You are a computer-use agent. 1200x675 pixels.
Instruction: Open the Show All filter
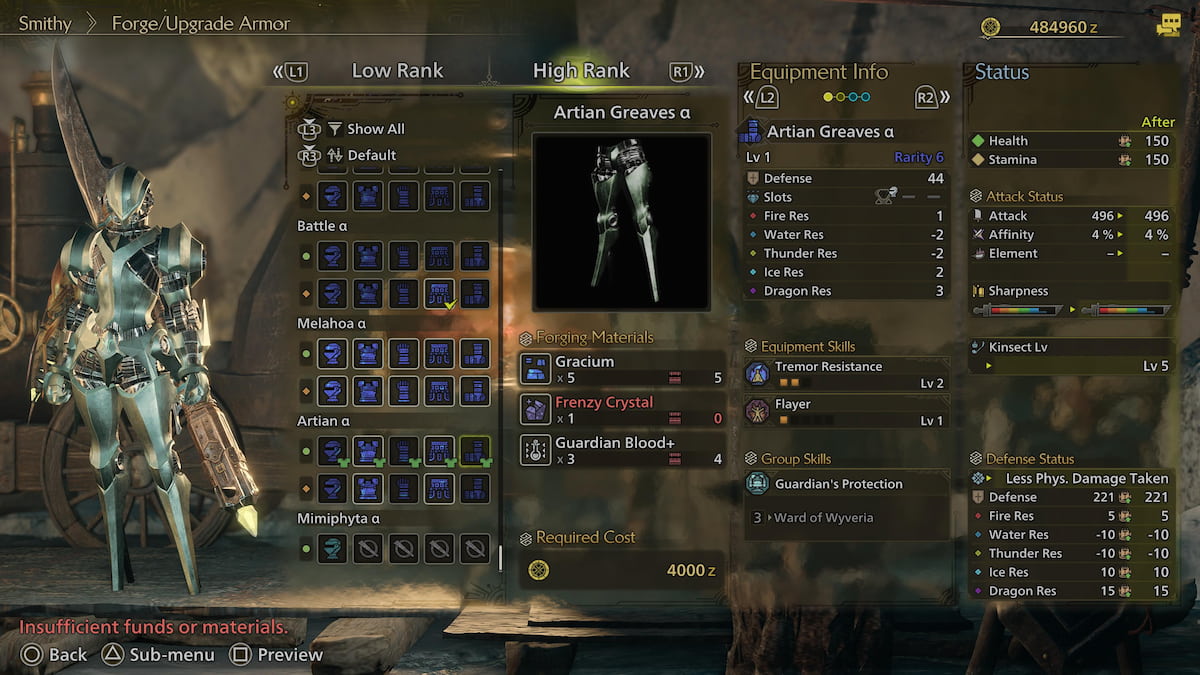pyautogui.click(x=375, y=129)
